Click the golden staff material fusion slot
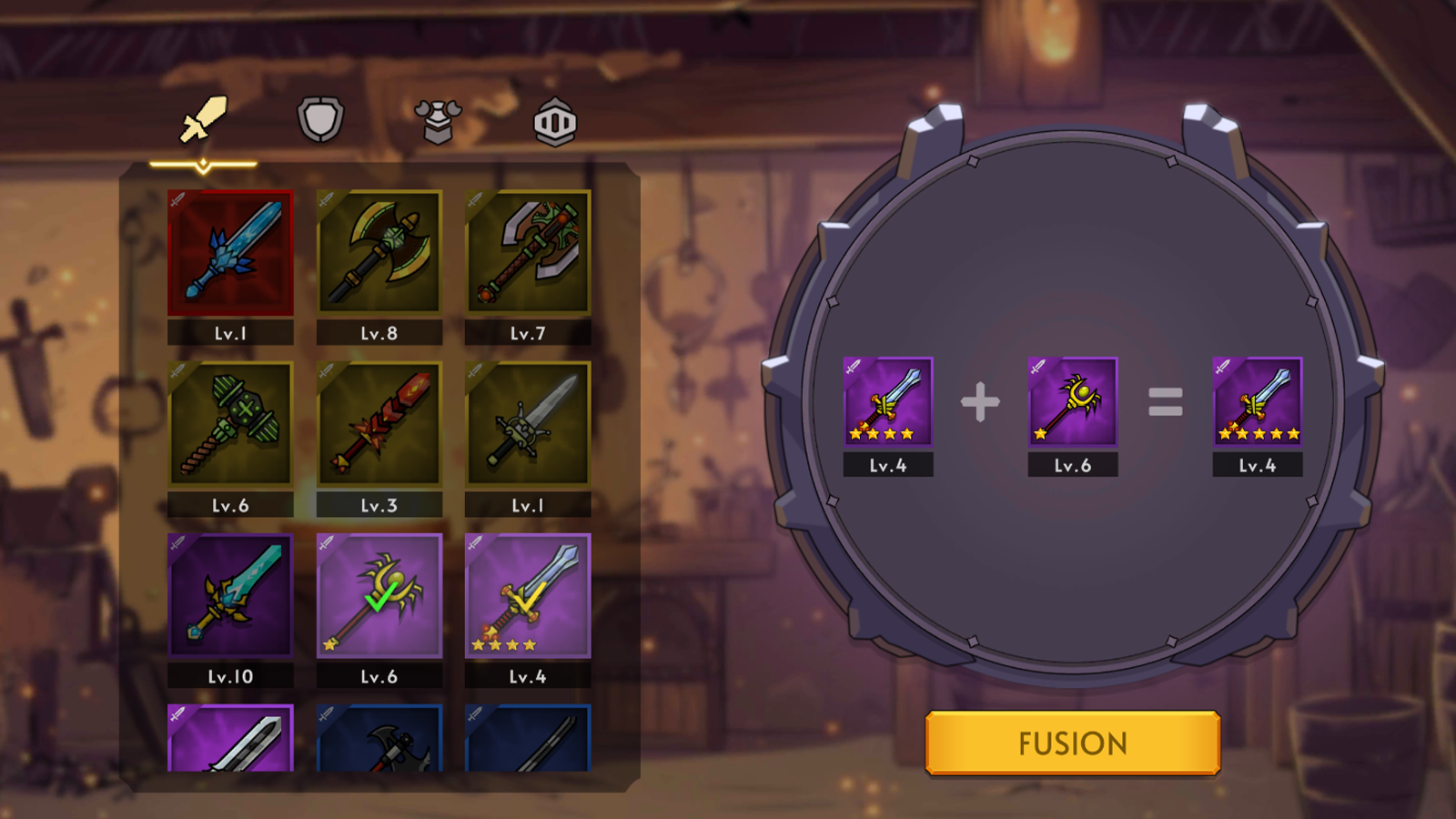The height and width of the screenshot is (819, 1456). click(1072, 401)
